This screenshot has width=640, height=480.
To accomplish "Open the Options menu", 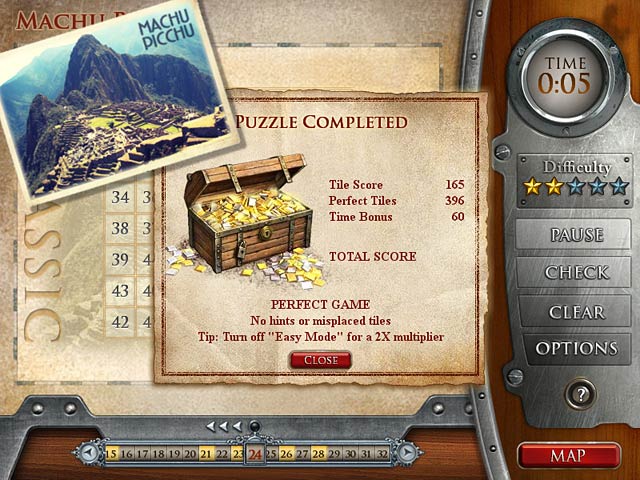I will tap(577, 349).
